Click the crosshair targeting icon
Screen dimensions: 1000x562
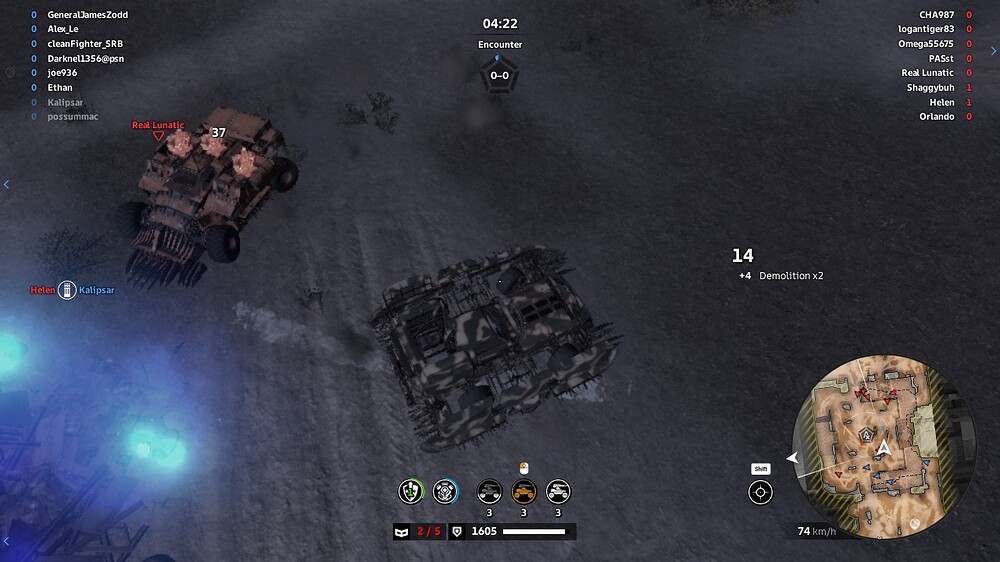(761, 492)
